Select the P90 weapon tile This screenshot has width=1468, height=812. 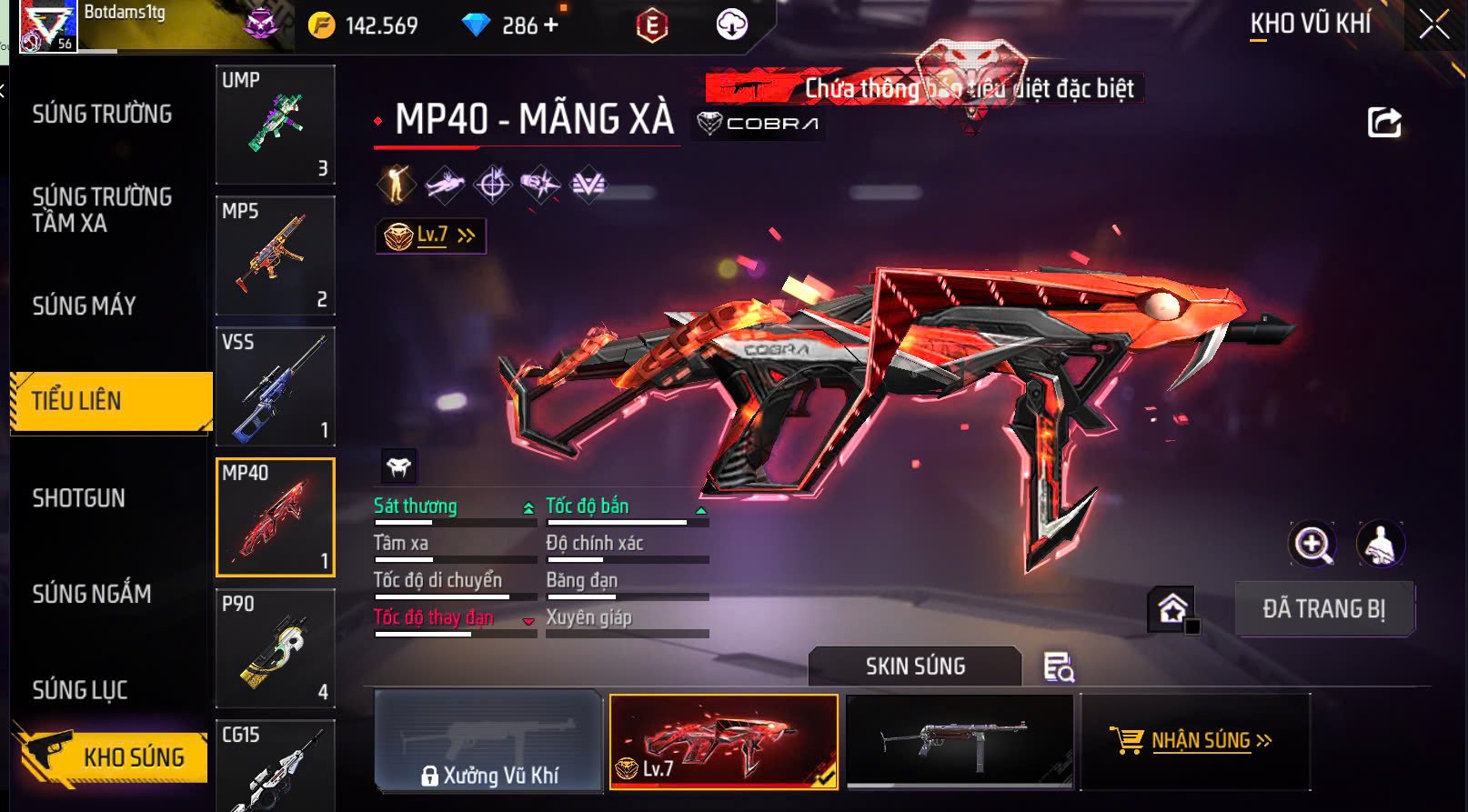[x=275, y=648]
